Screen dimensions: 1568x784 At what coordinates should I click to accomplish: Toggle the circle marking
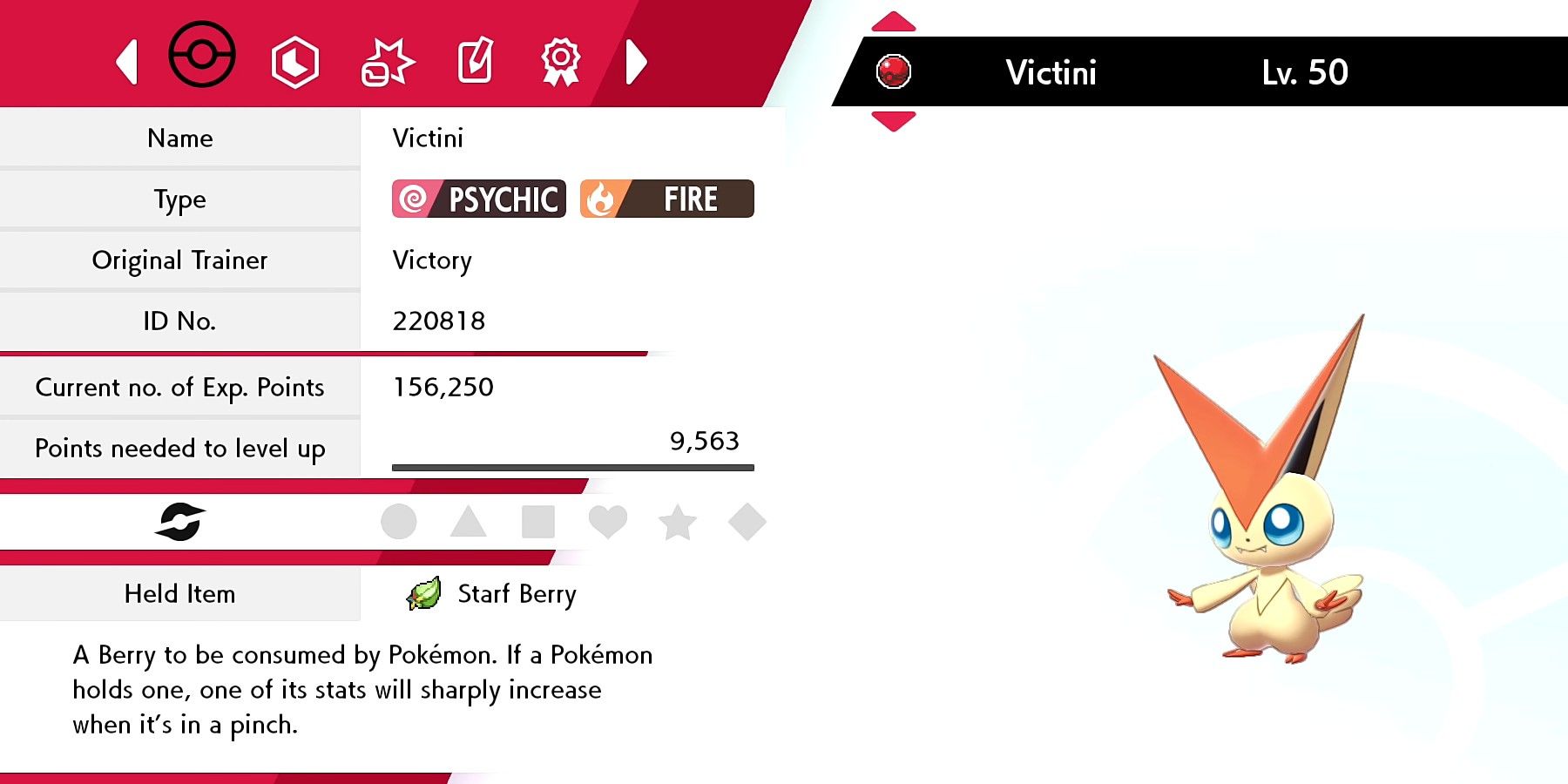[x=399, y=521]
